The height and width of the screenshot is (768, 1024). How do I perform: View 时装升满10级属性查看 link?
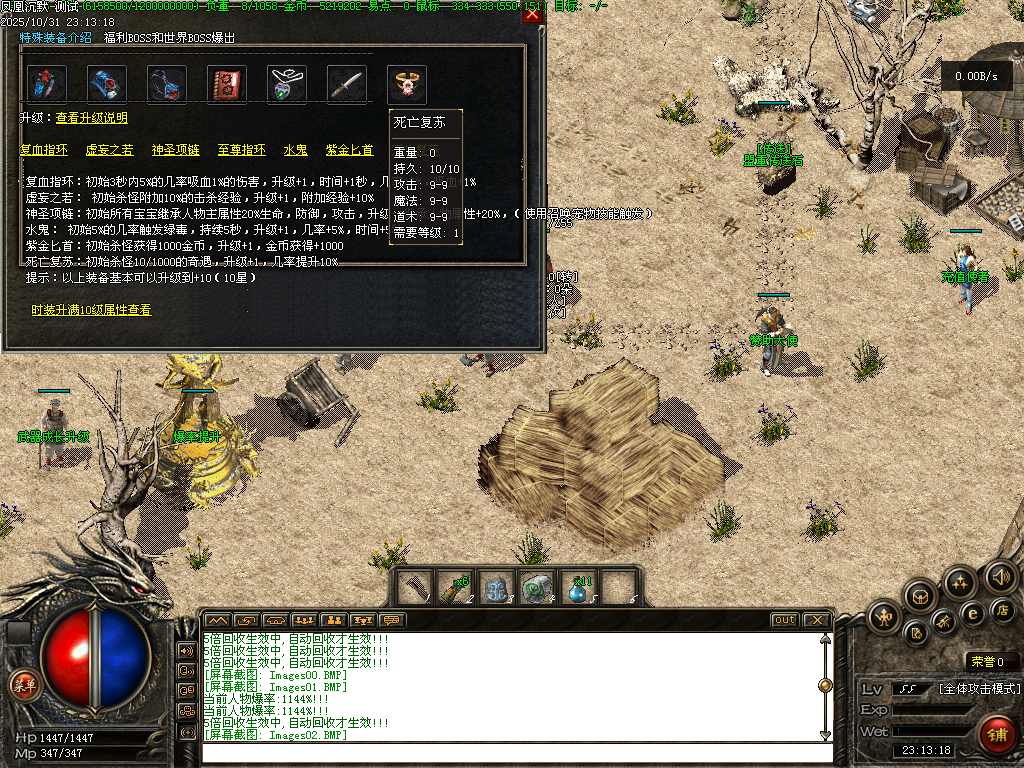(91, 311)
